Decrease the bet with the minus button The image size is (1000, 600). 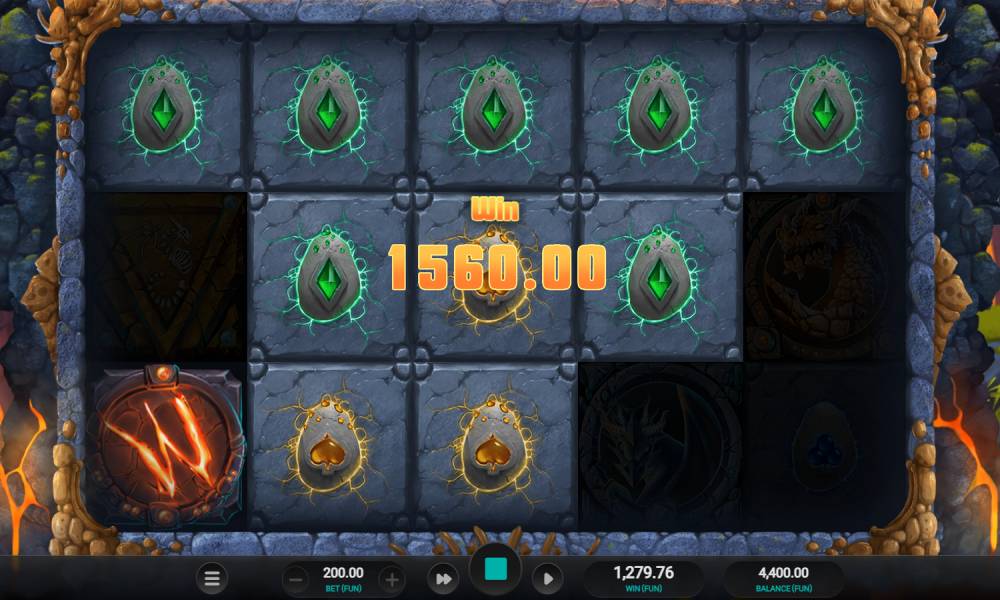click(x=296, y=579)
